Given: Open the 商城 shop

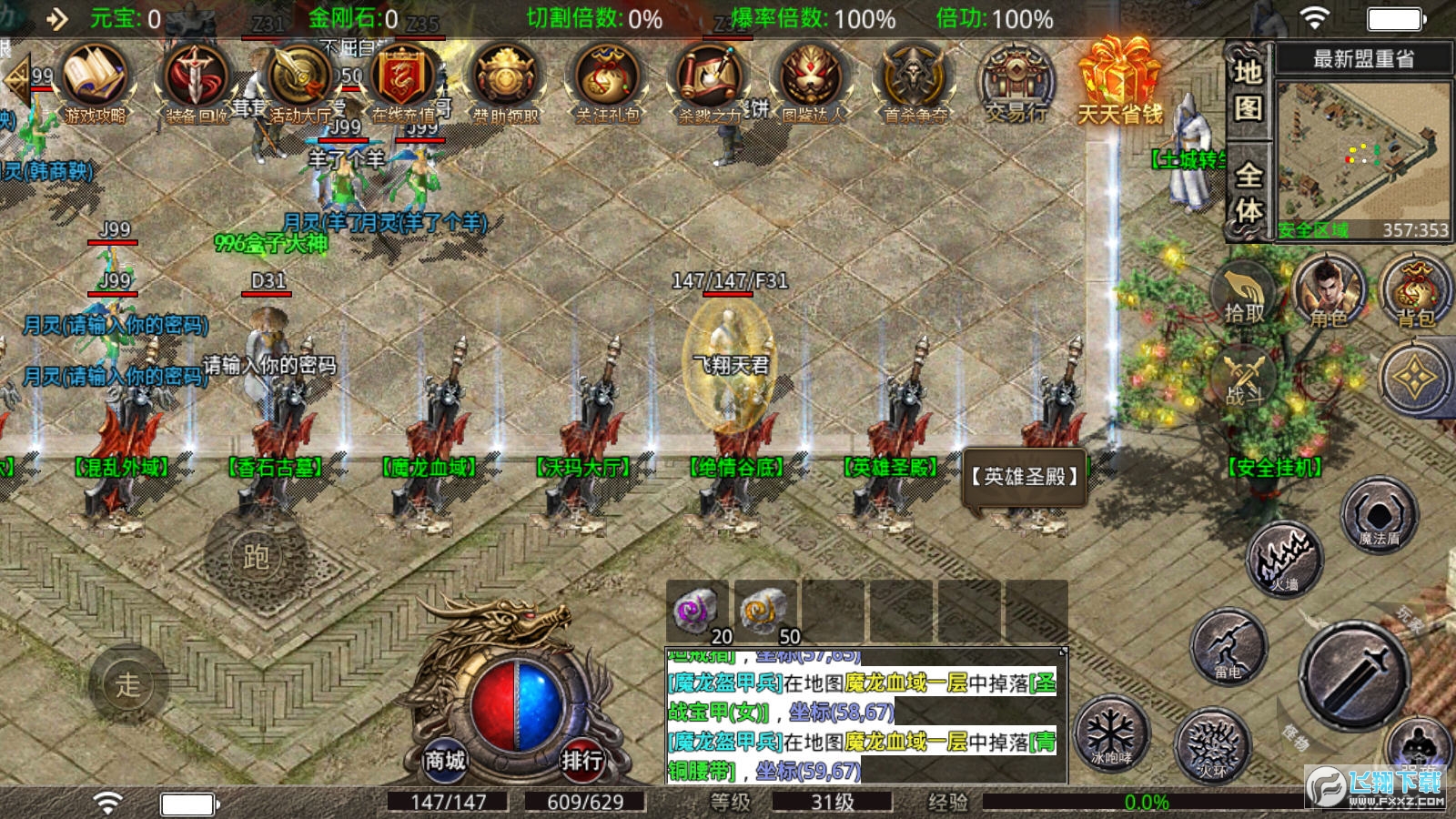Looking at the screenshot, I should (445, 759).
